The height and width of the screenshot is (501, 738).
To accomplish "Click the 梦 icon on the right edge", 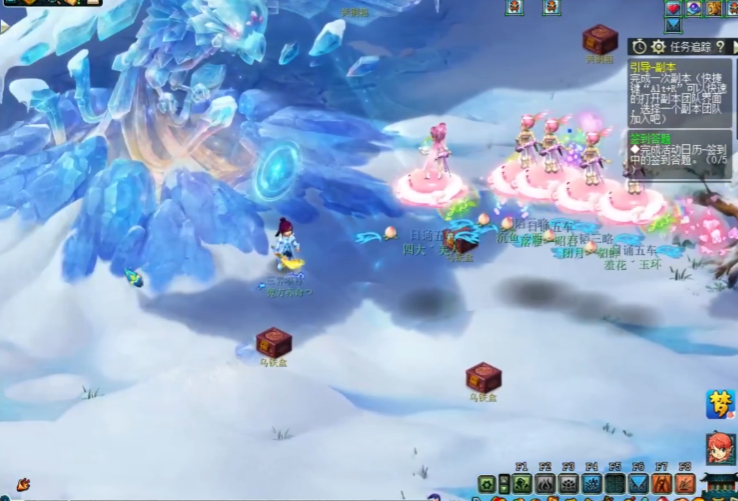I will [x=720, y=404].
